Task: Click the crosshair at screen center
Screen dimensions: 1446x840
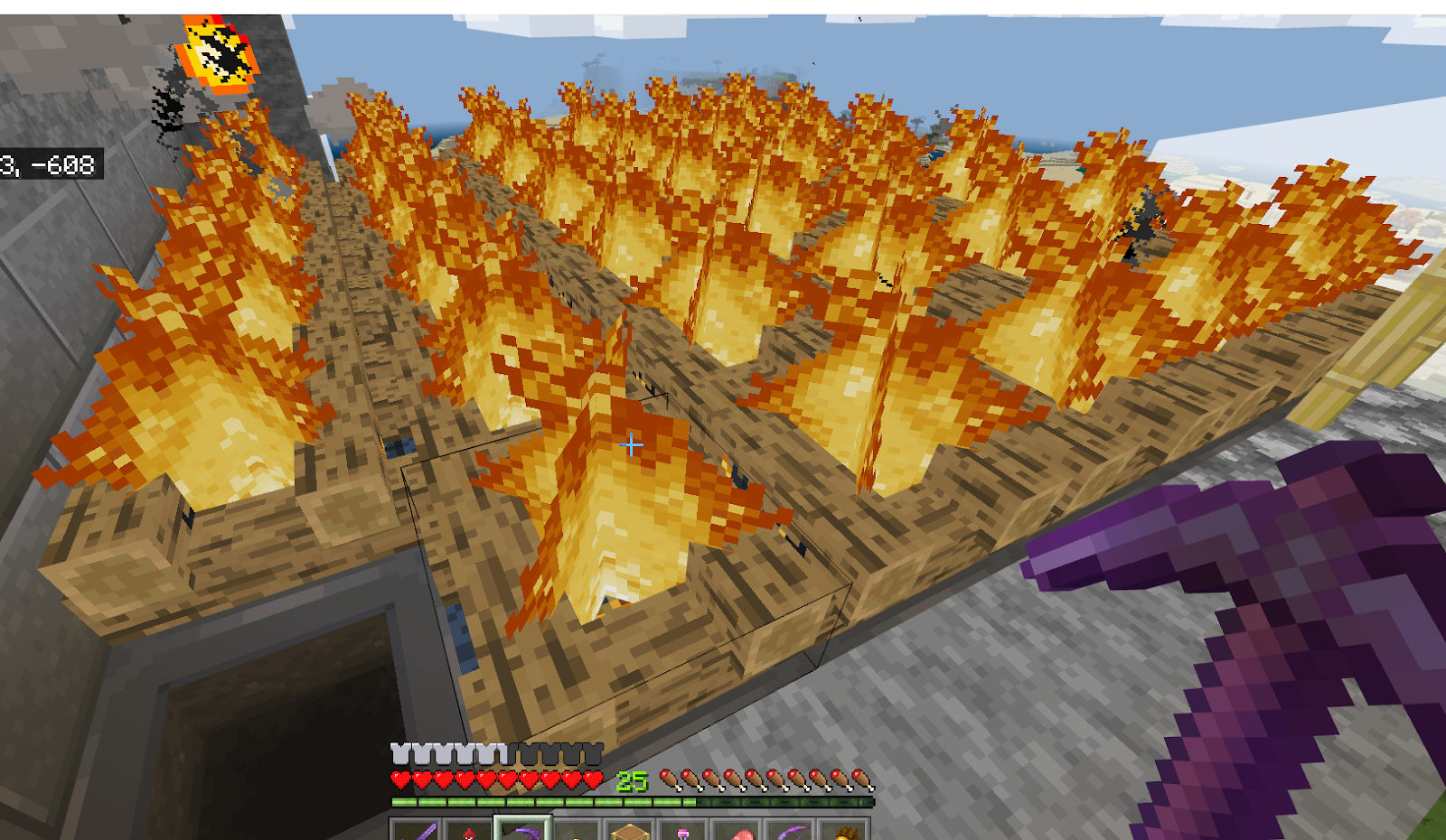Action: coord(631,445)
